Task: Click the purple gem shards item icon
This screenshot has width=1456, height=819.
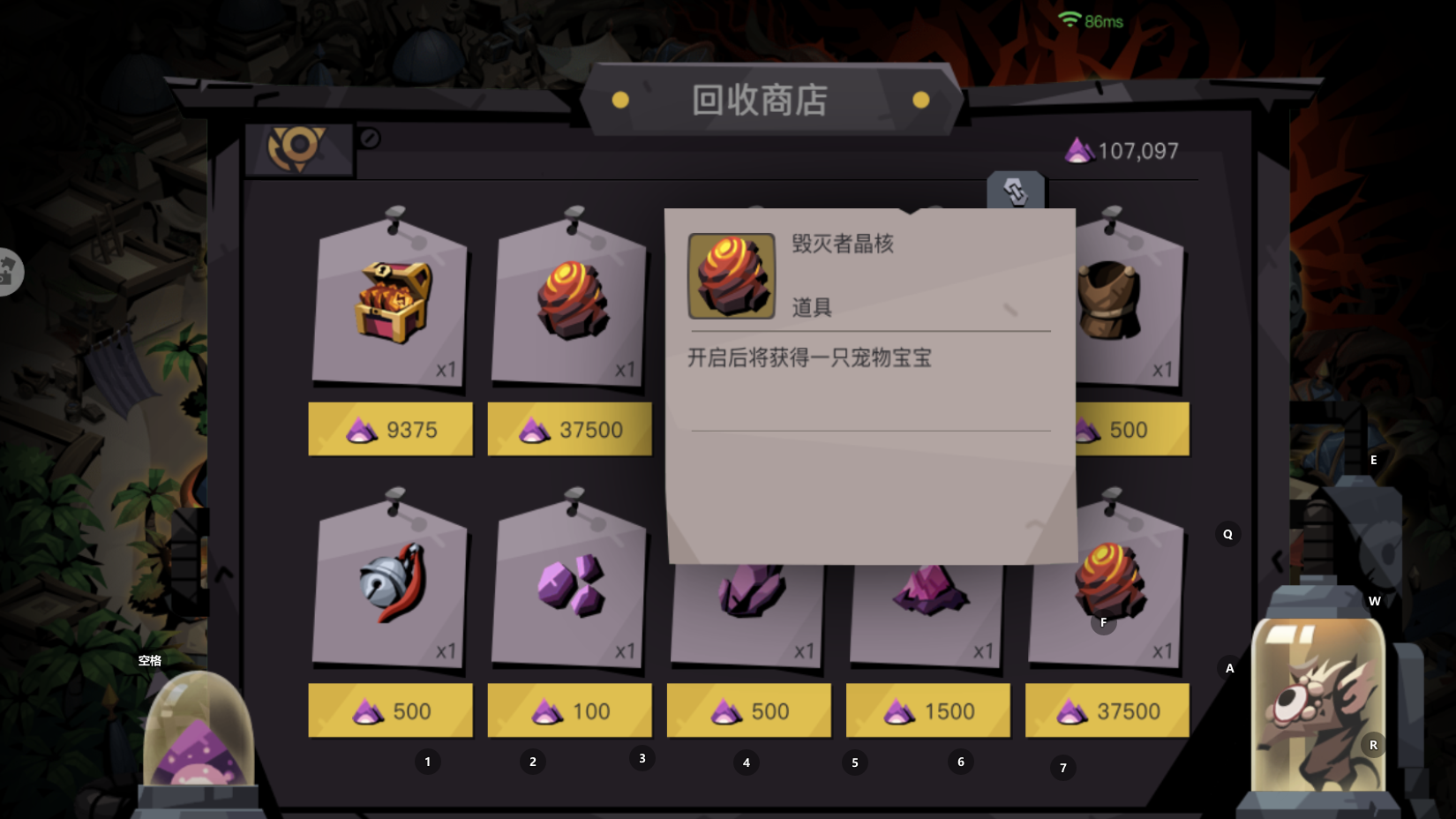Action: click(x=568, y=584)
